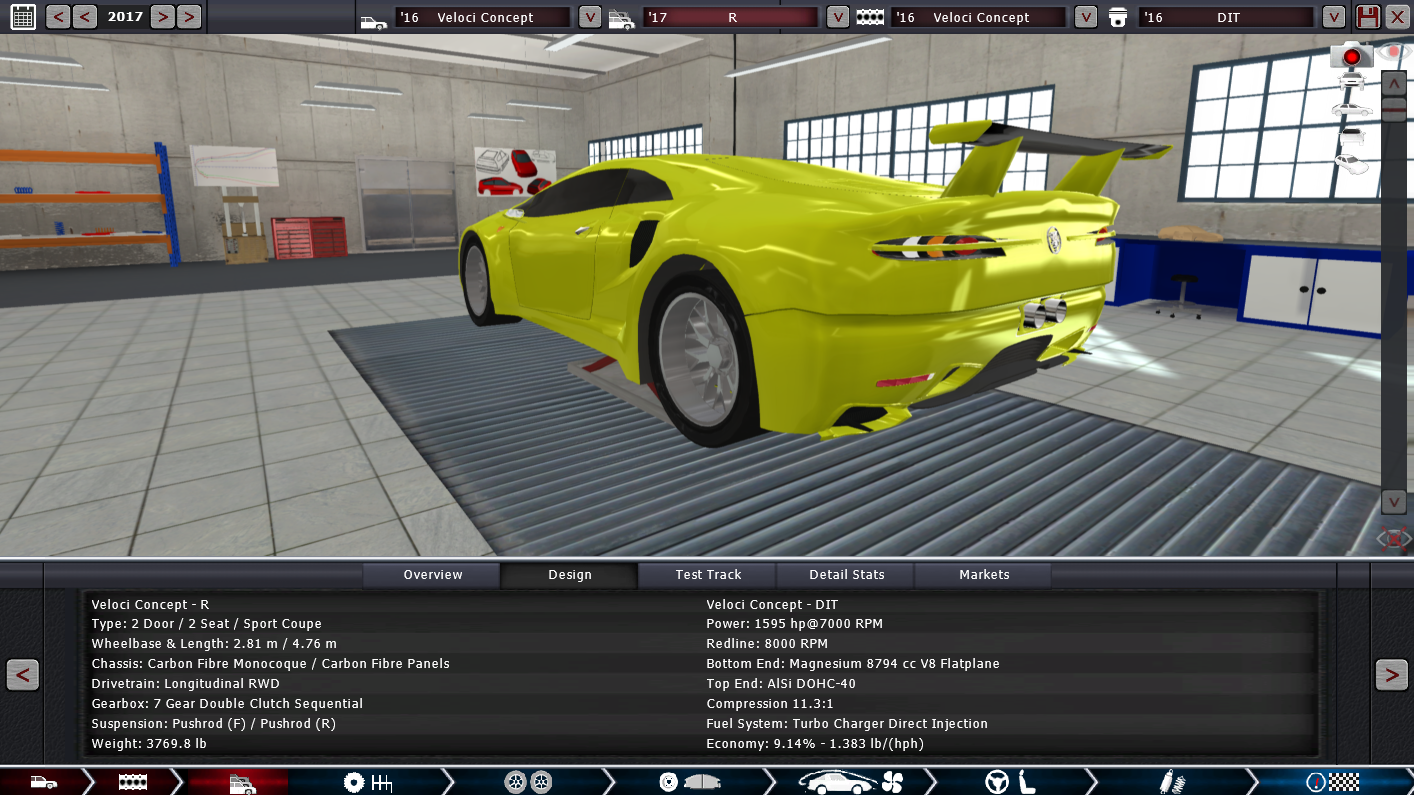Open the Test Track tab
The height and width of the screenshot is (795, 1414).
(x=708, y=575)
